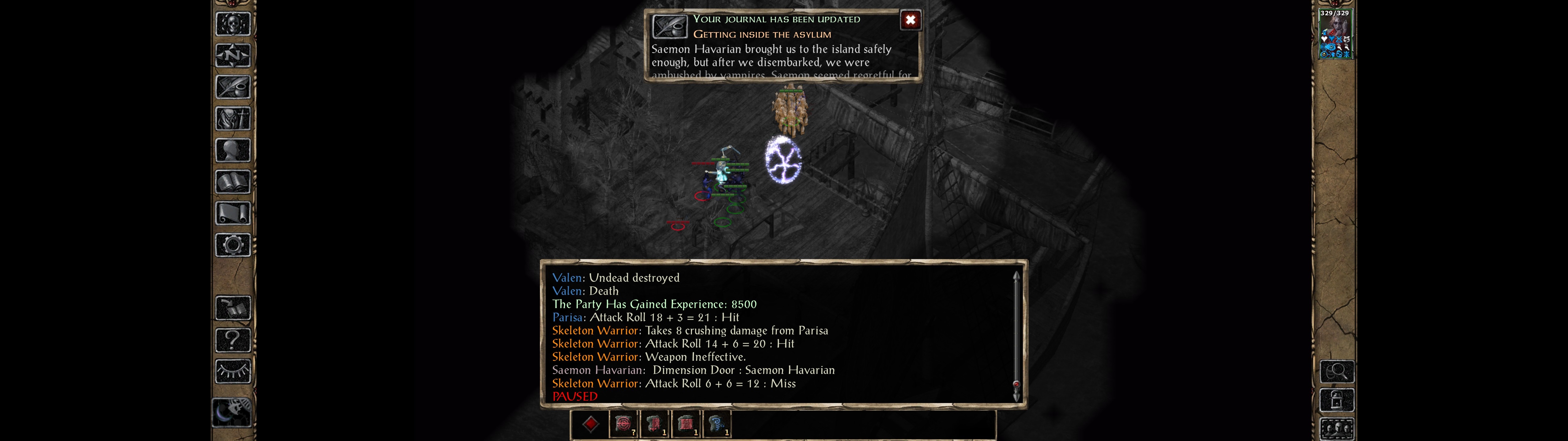Cast the red target rune spell
1568x441 pixels.
point(623,424)
